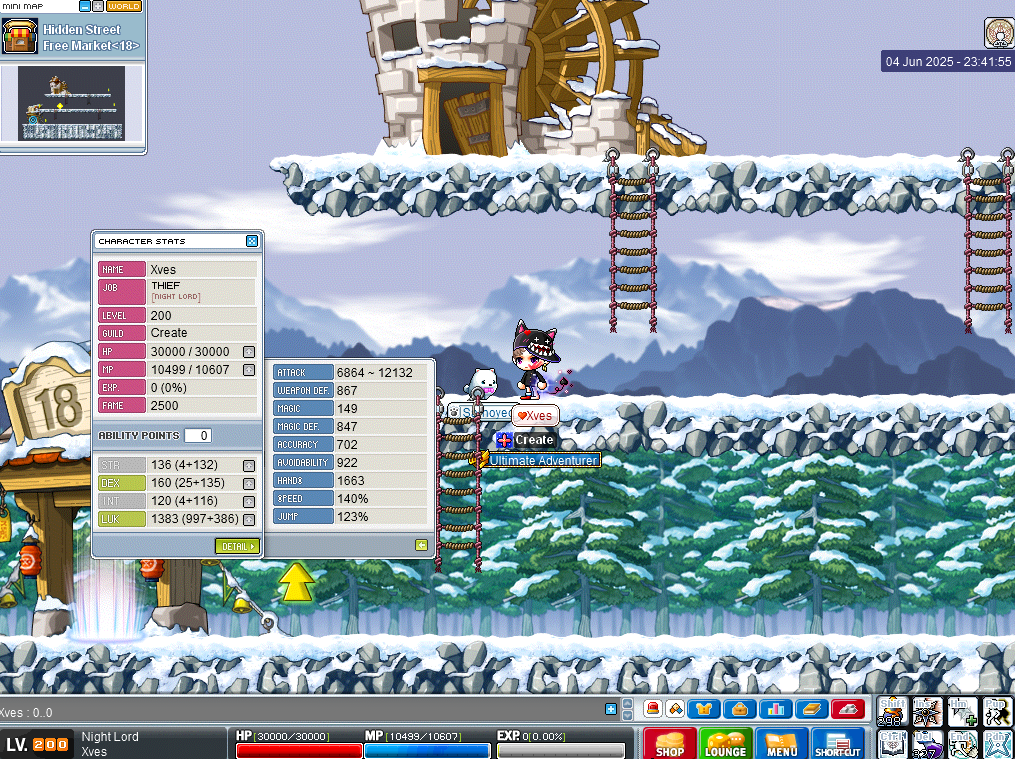Click the minimap terrain view

click(71, 103)
